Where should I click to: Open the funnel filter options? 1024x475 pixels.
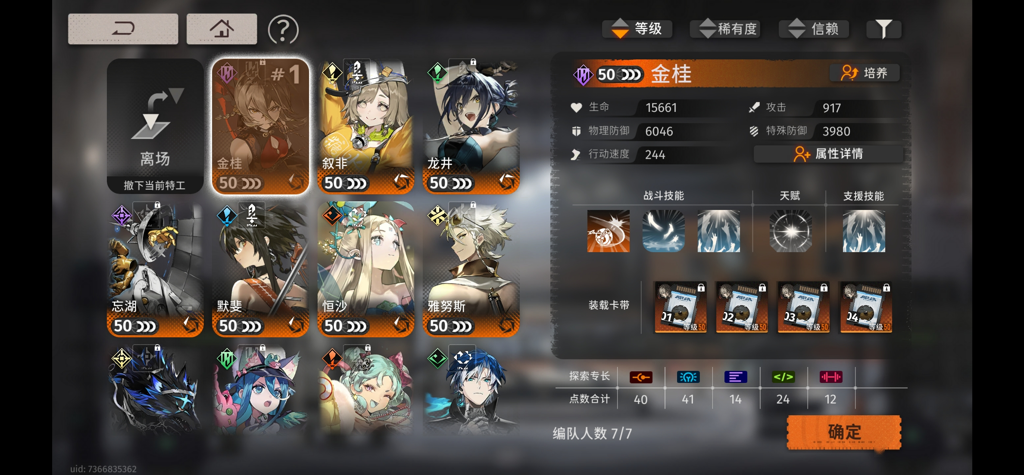[x=884, y=29]
